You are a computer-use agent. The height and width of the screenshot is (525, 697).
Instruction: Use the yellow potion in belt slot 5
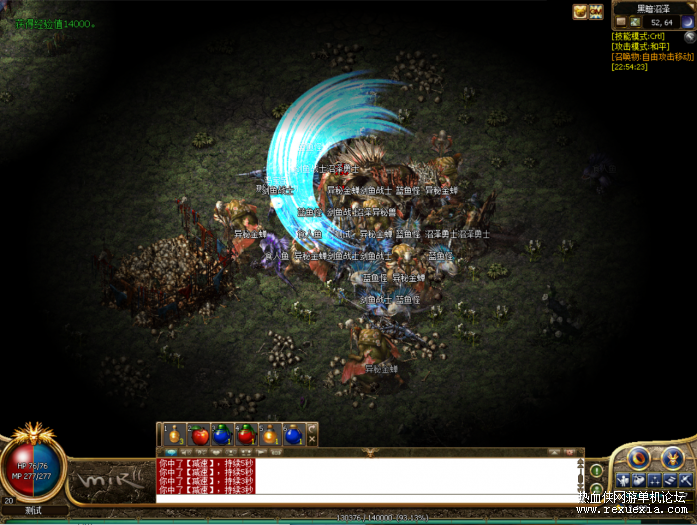click(270, 435)
